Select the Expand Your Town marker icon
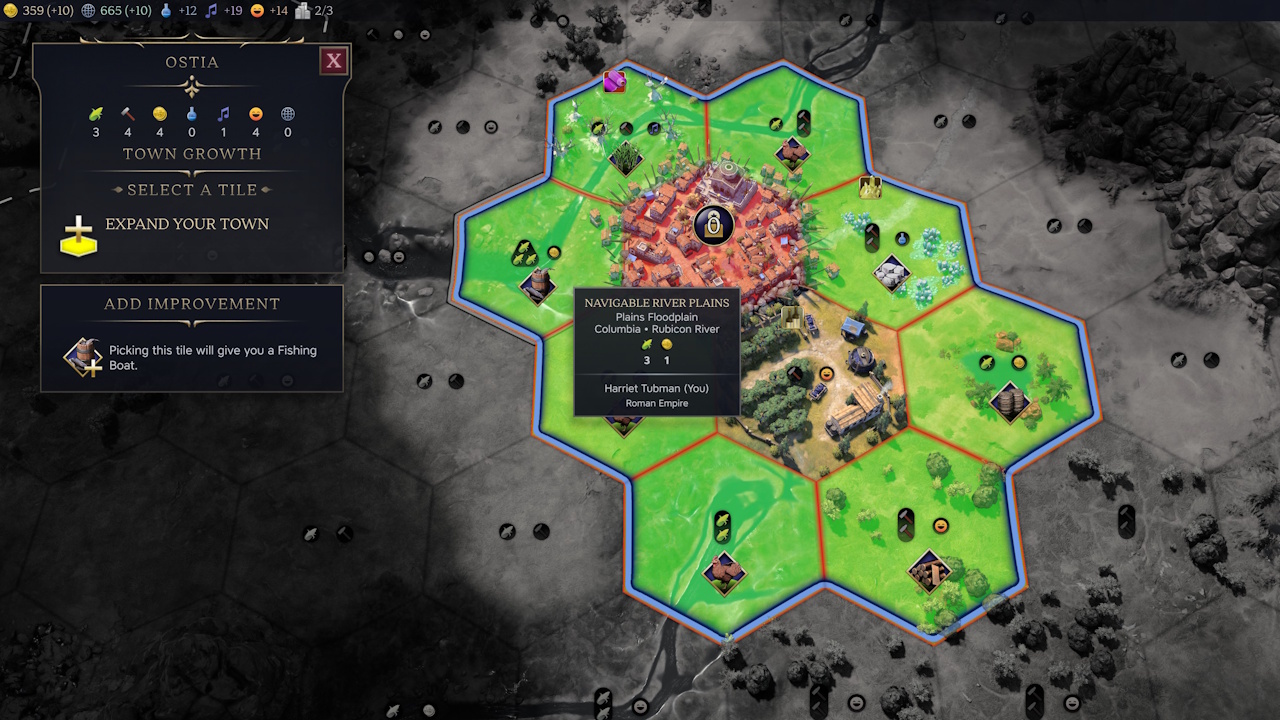The width and height of the screenshot is (1280, 720). point(78,236)
